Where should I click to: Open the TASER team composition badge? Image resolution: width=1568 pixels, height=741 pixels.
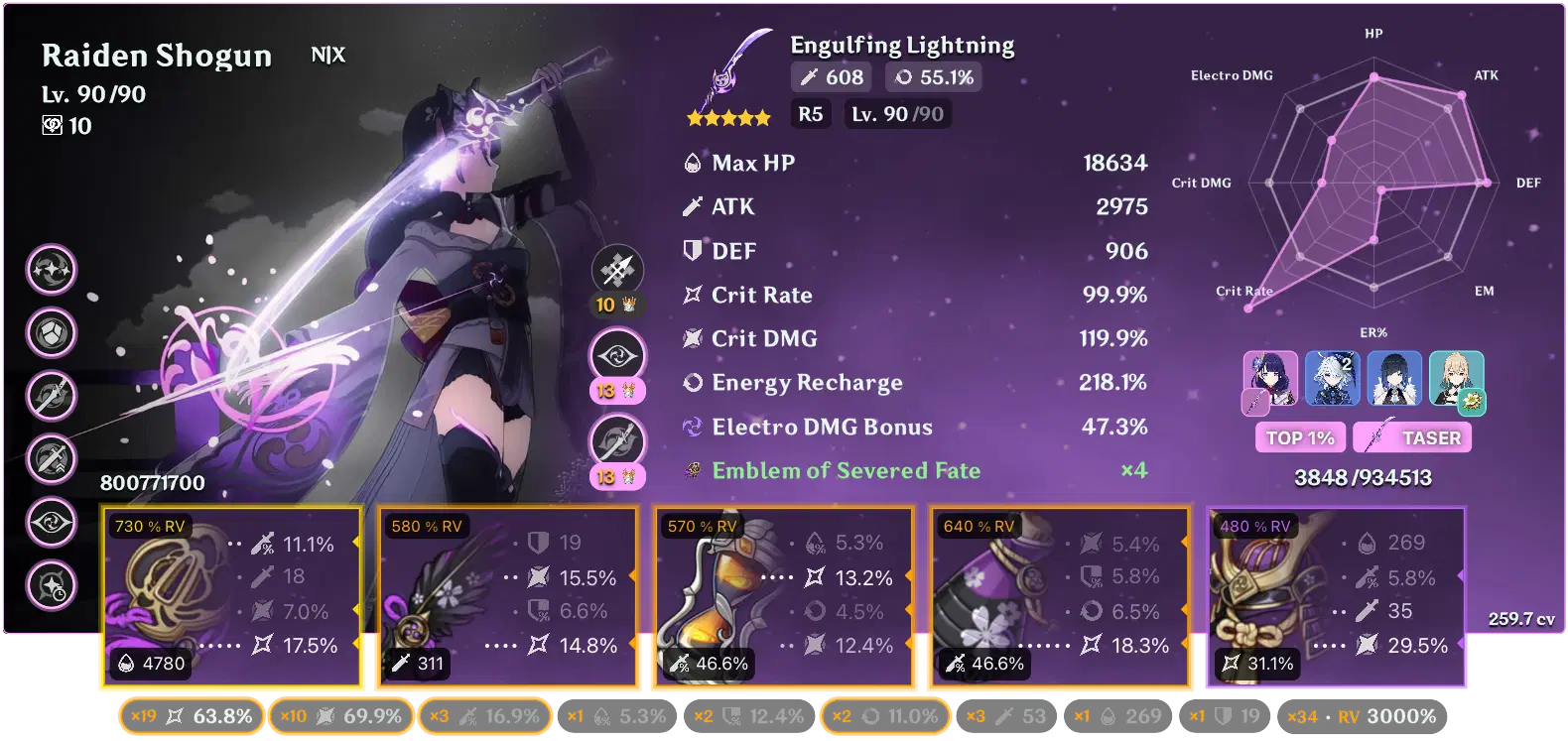coord(1412,436)
